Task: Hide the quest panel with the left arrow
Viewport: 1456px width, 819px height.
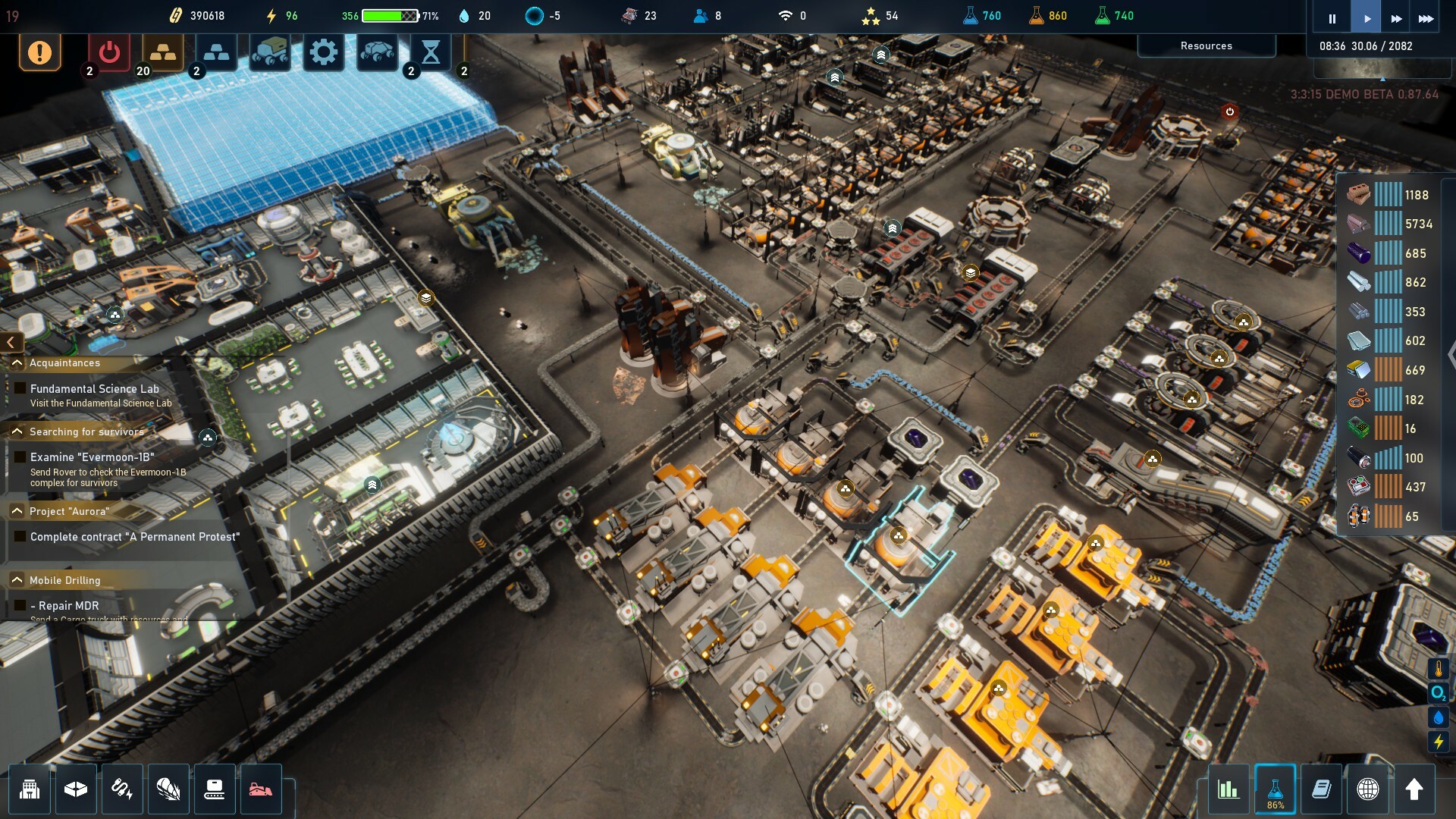Action: click(x=11, y=342)
